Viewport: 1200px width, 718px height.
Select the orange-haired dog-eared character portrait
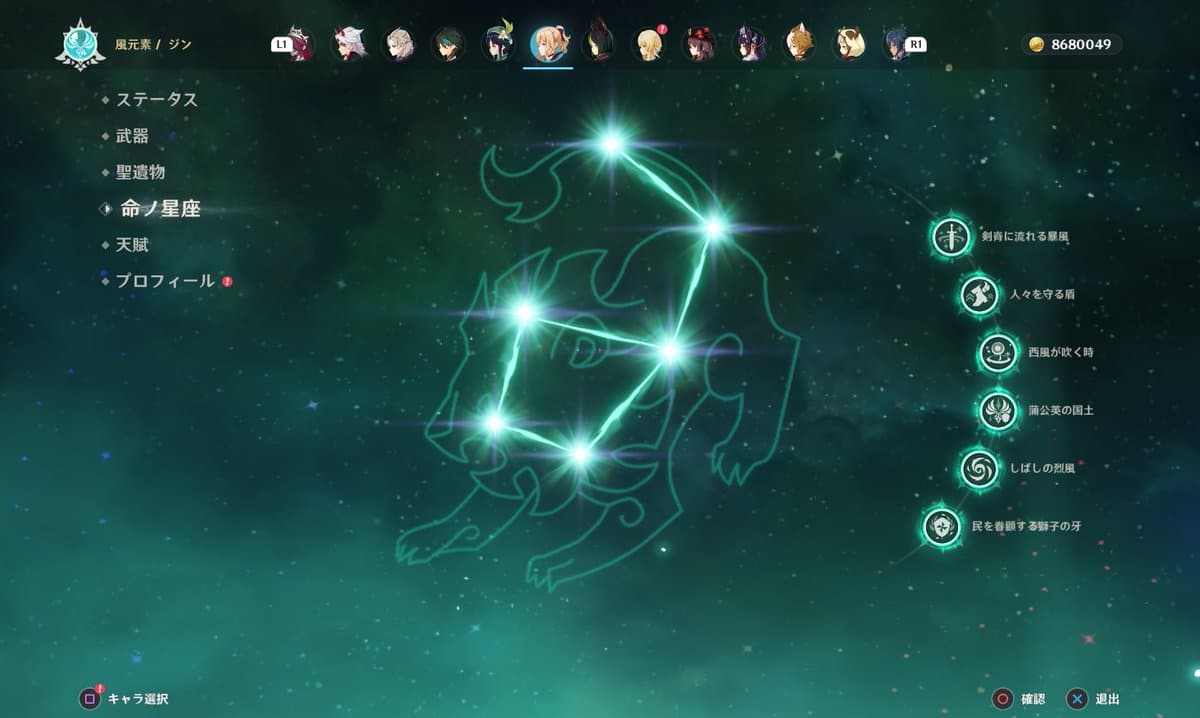799,44
